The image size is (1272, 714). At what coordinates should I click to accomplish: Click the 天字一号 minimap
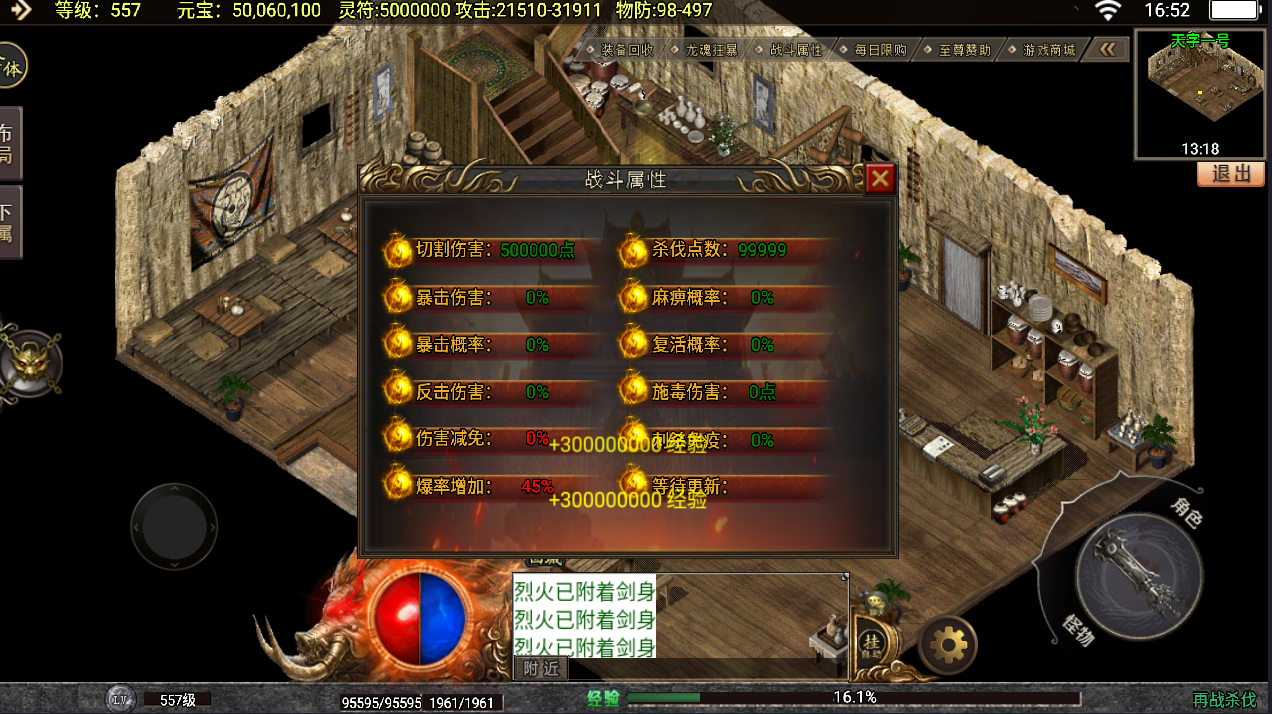click(1200, 94)
